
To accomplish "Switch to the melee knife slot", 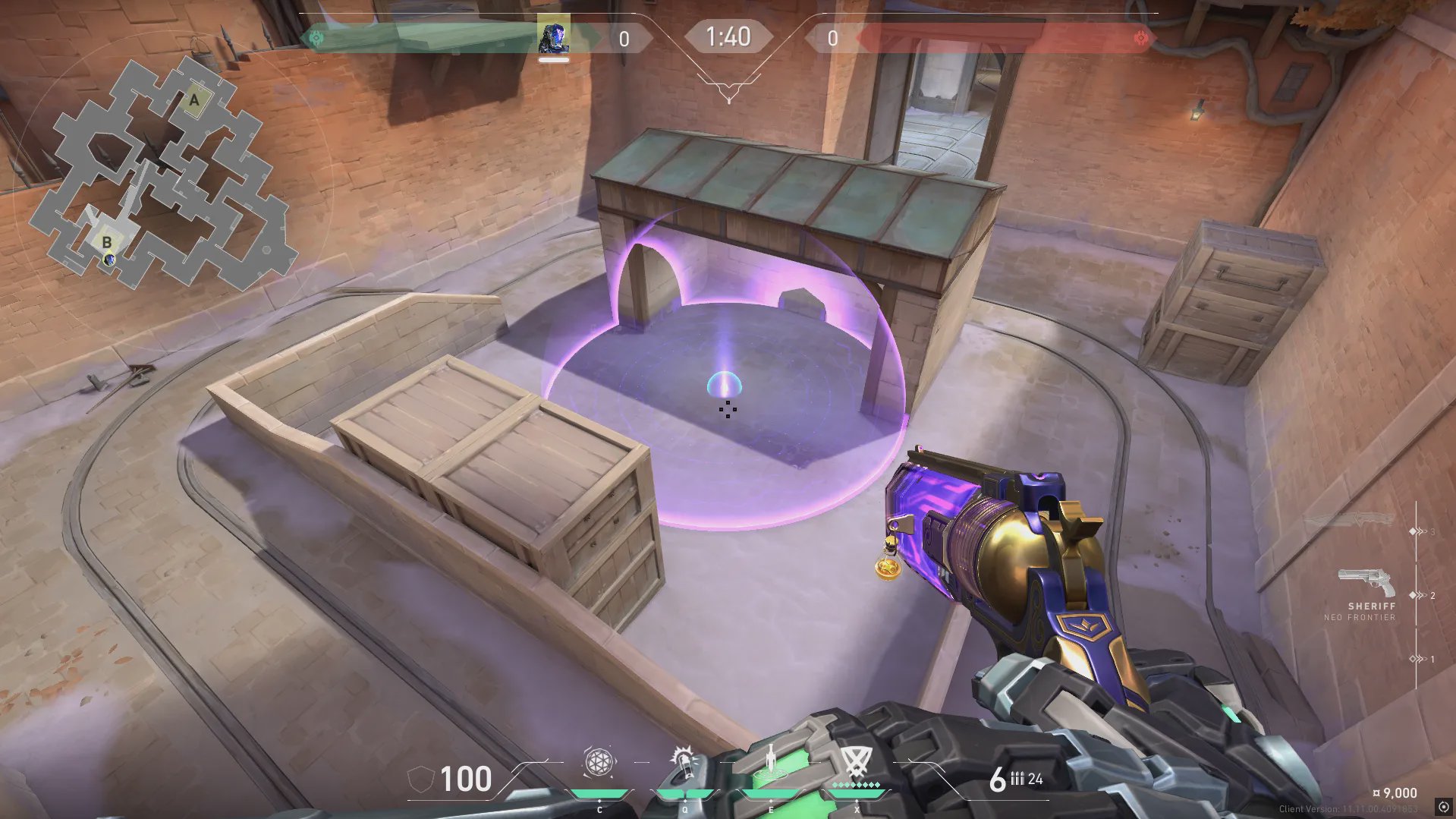I will pos(1350,521).
